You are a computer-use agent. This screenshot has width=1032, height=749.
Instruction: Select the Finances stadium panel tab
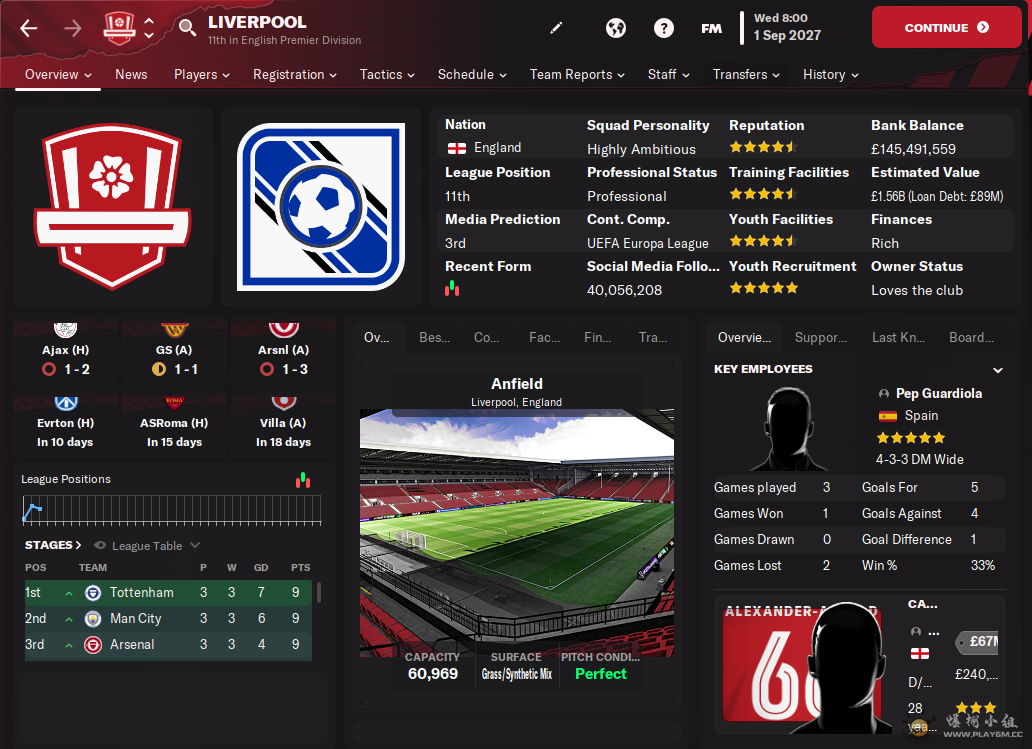pyautogui.click(x=597, y=337)
